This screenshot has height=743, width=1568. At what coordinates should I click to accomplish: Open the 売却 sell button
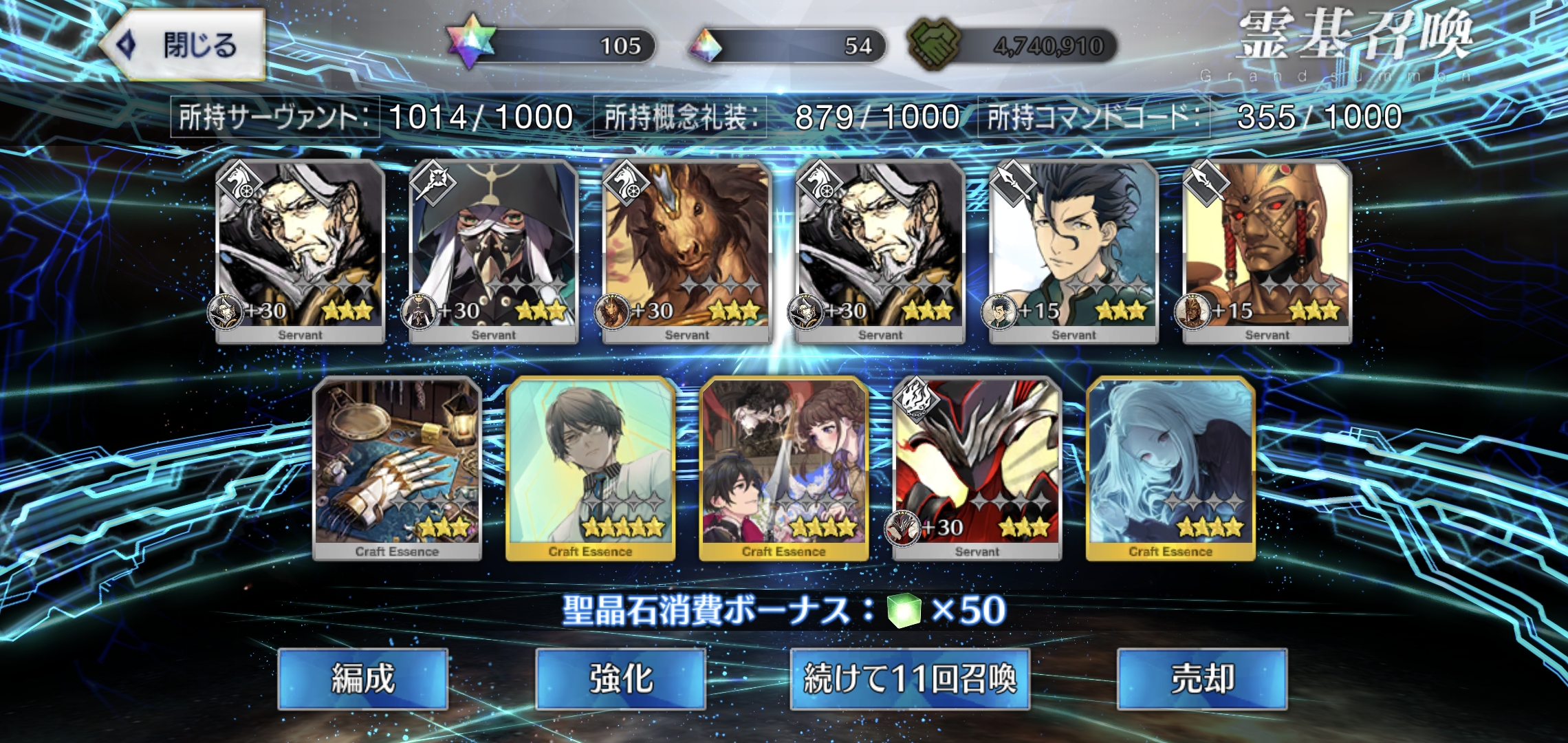[1201, 678]
